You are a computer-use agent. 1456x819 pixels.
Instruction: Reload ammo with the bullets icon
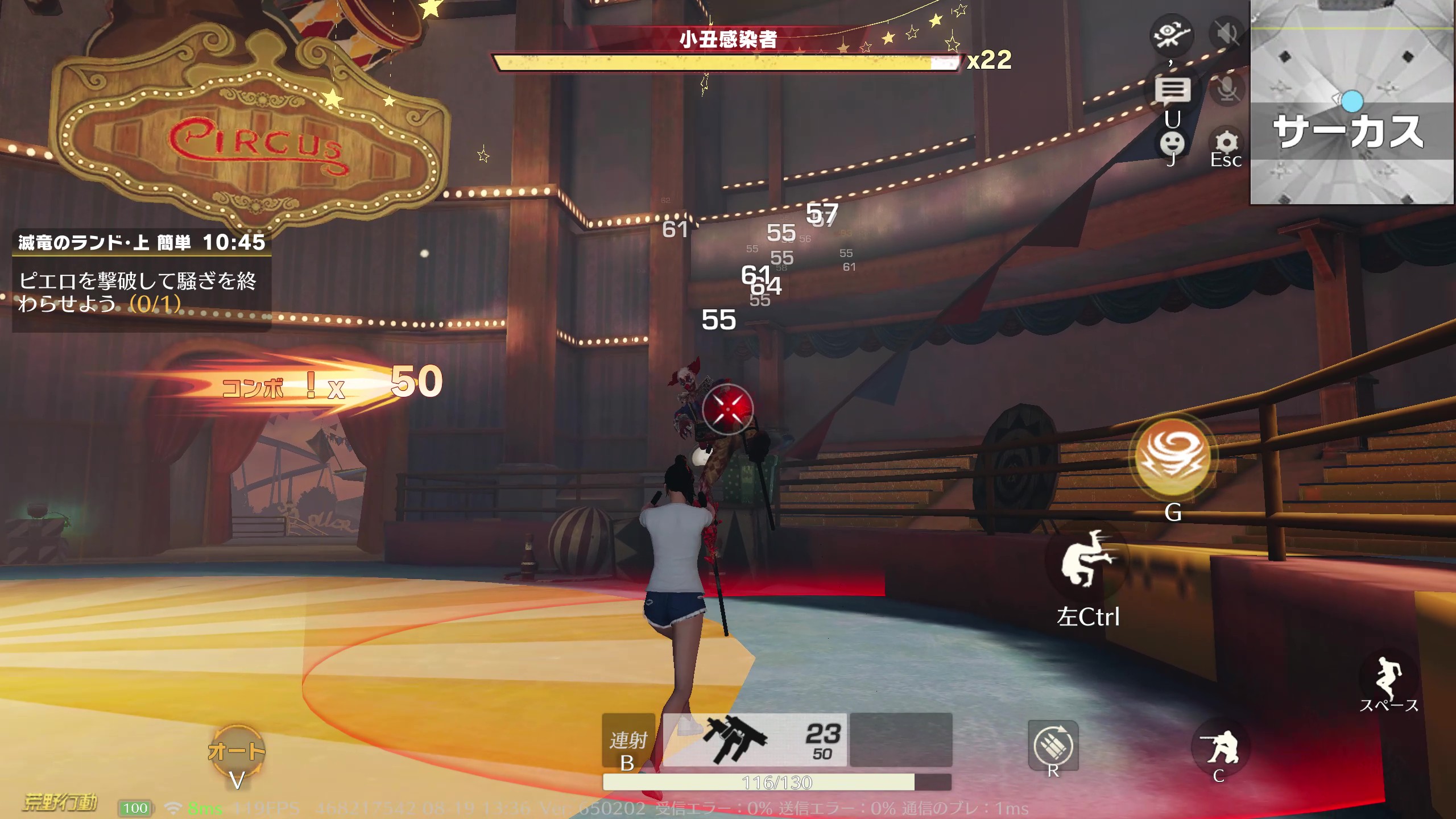tap(1053, 745)
